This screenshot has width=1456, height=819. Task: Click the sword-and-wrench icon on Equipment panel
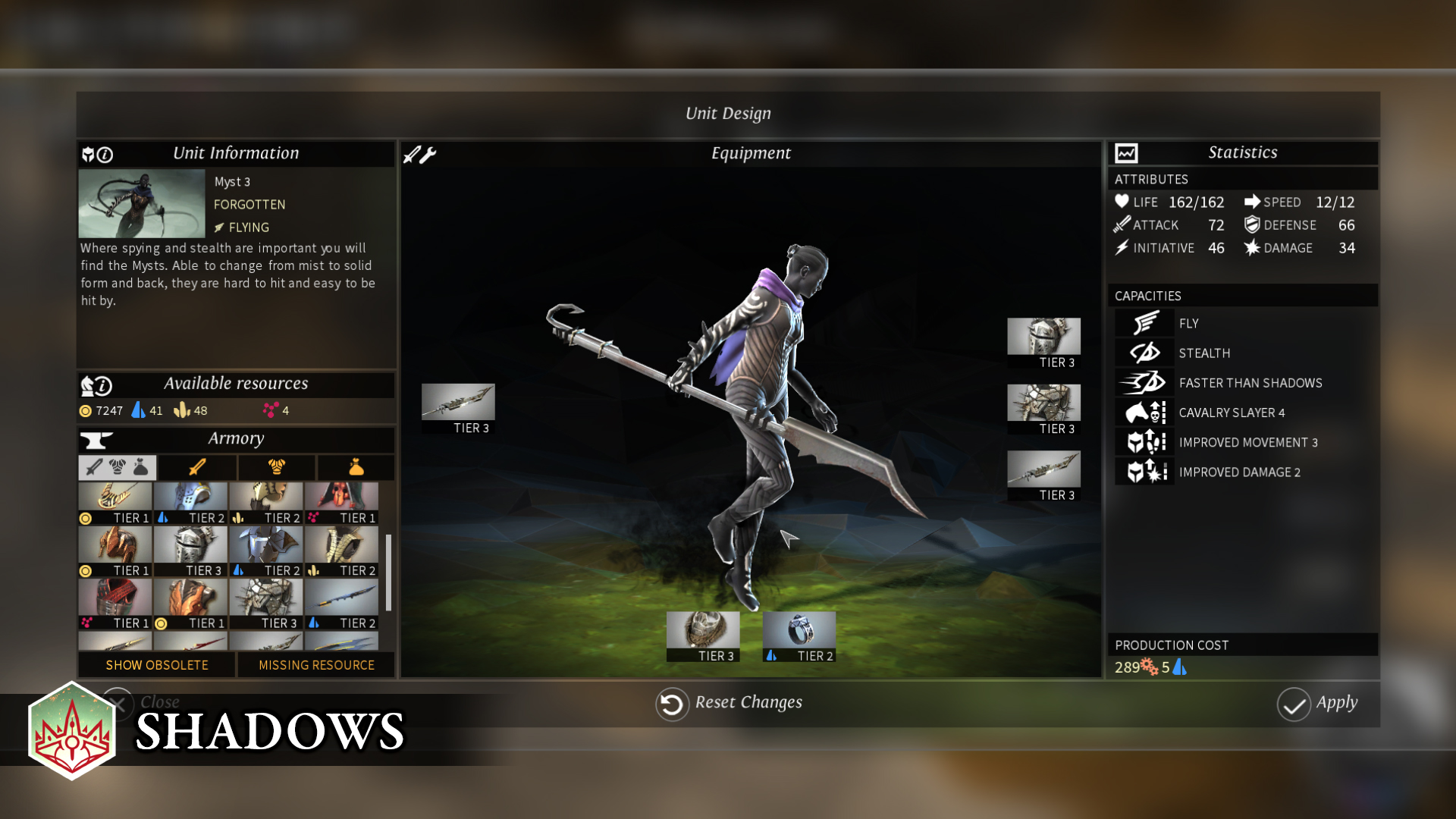coord(418,154)
